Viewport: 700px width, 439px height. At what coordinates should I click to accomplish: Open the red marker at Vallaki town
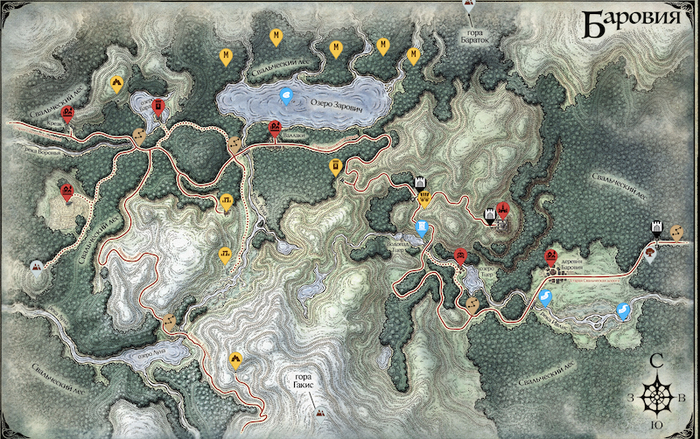(x=274, y=127)
